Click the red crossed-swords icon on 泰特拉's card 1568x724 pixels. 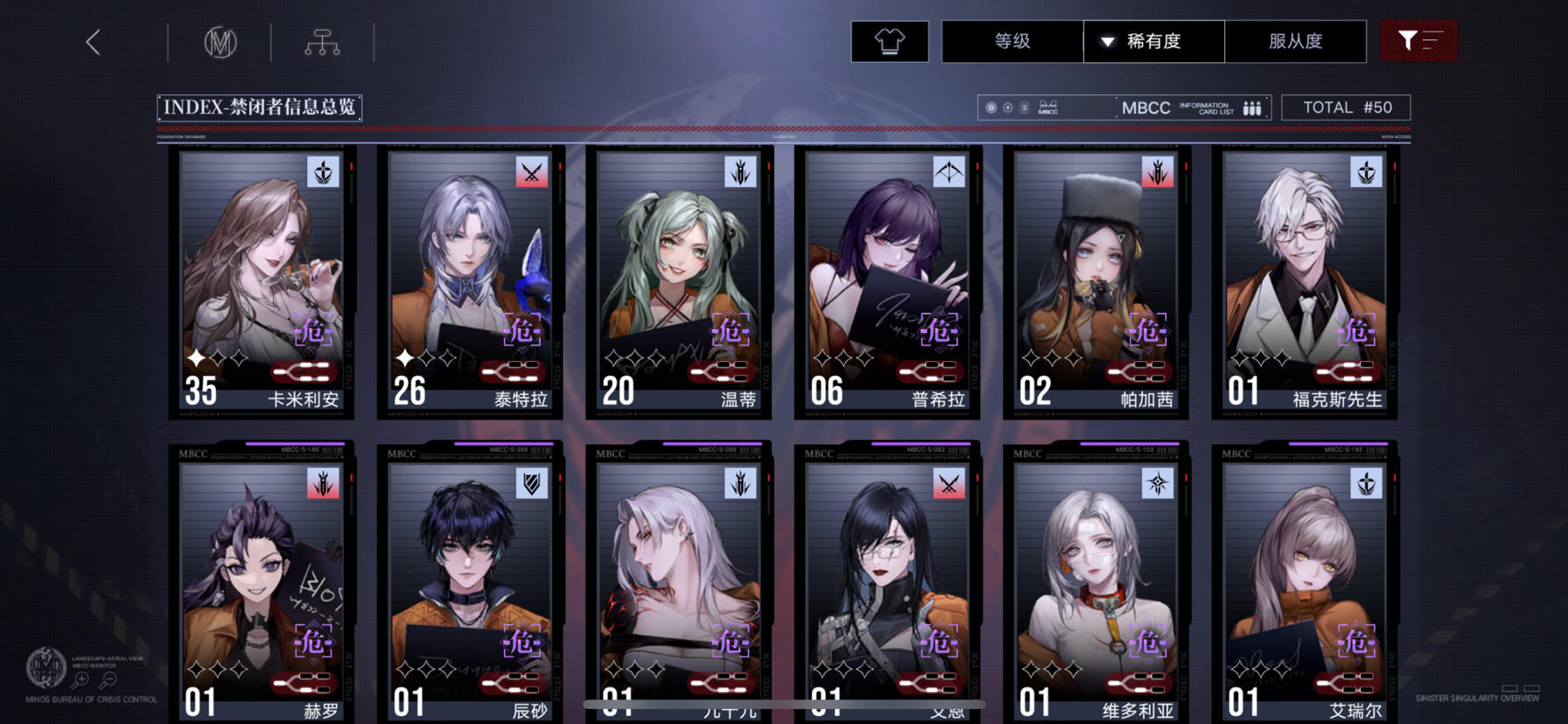coord(532,173)
